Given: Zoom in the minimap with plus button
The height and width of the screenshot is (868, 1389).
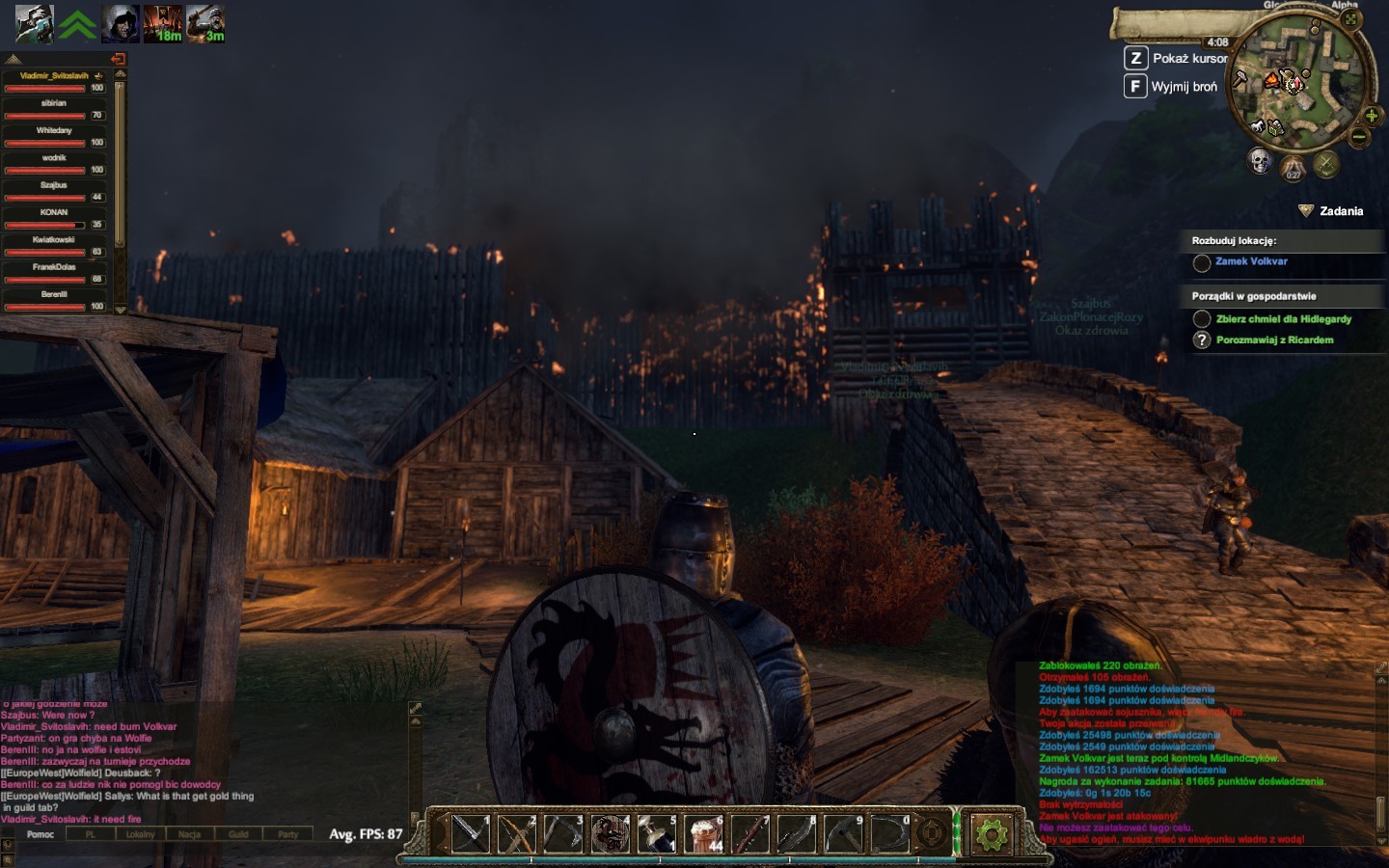Looking at the screenshot, I should coord(1371,116).
